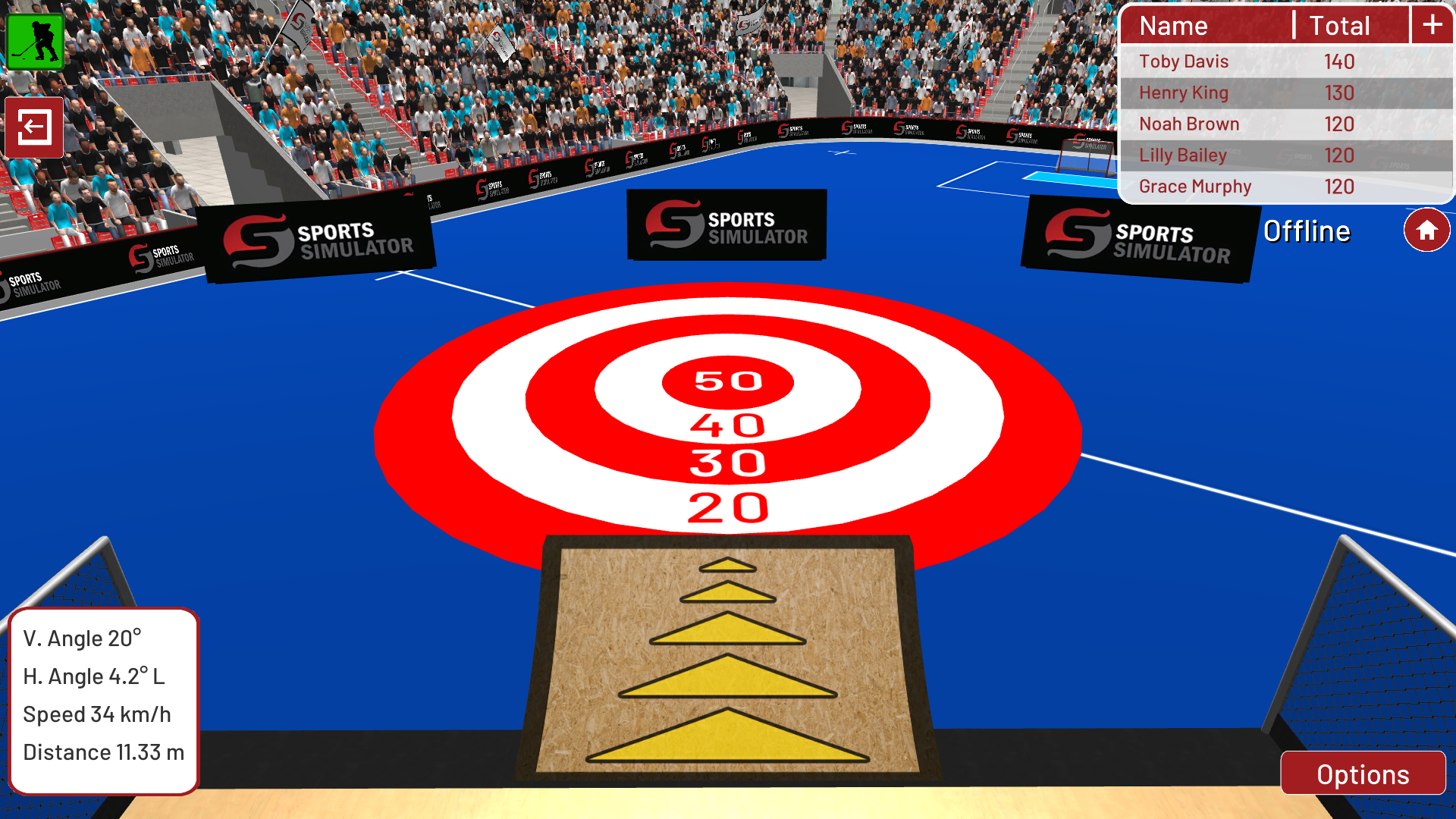Click the V. Angle 20° stat readout
The height and width of the screenshot is (819, 1456).
(81, 638)
